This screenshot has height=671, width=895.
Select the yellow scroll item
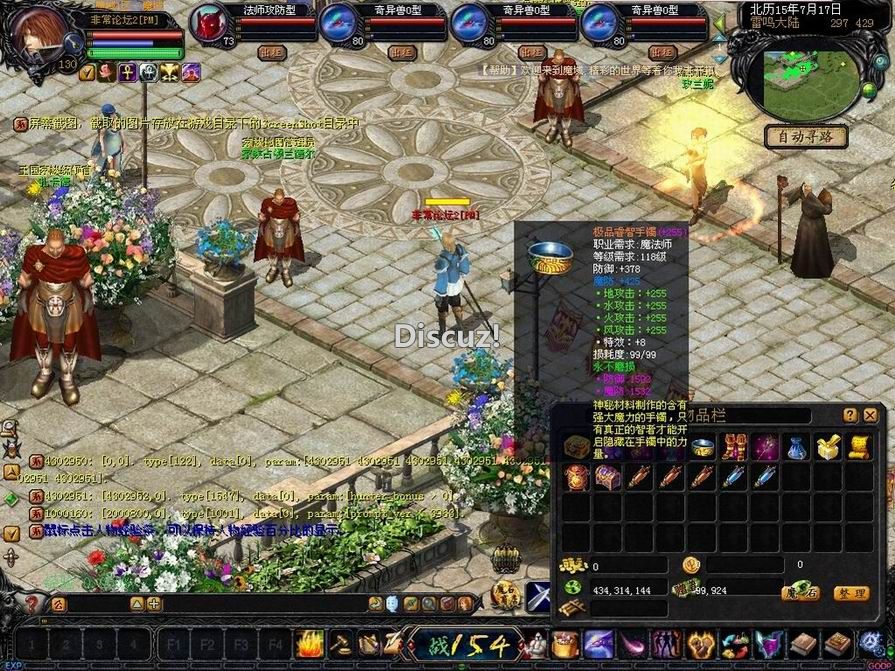(858, 447)
